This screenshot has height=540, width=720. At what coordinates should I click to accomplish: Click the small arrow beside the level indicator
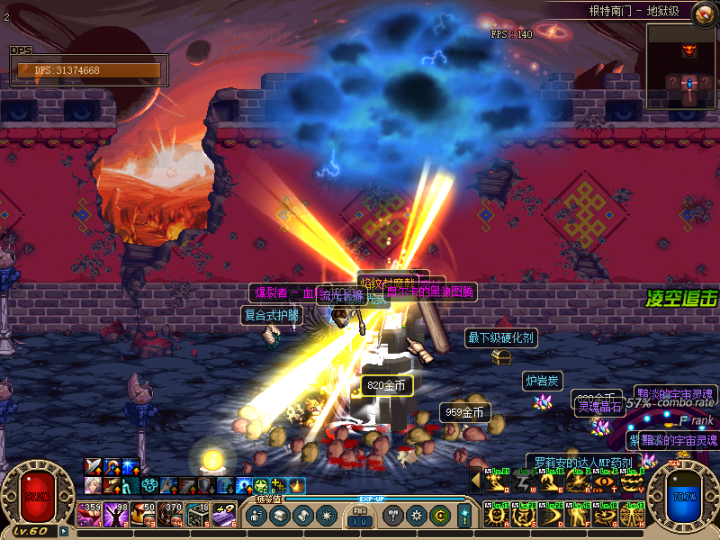pos(63,531)
